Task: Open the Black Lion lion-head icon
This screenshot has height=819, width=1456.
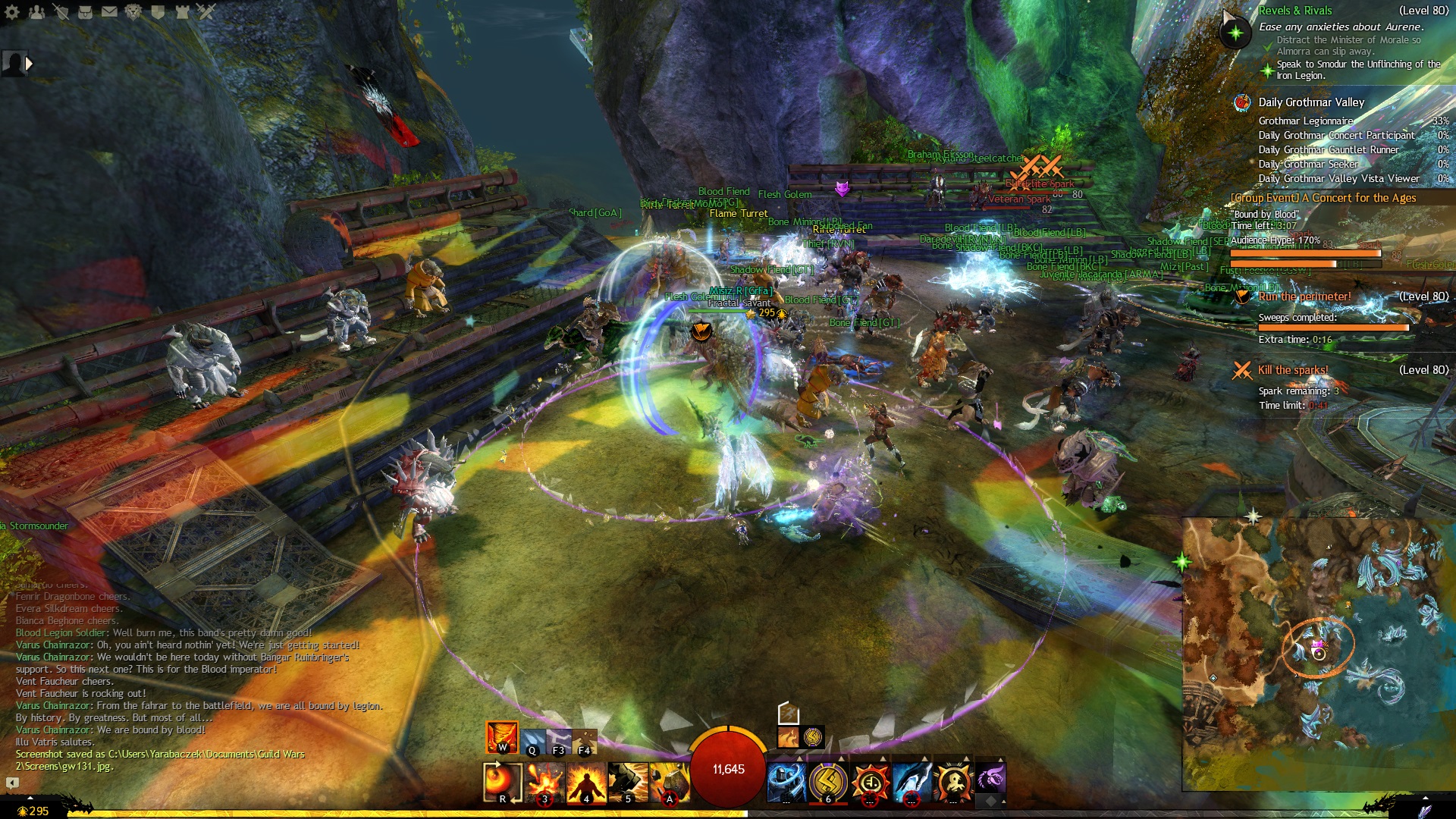Action: [x=133, y=12]
